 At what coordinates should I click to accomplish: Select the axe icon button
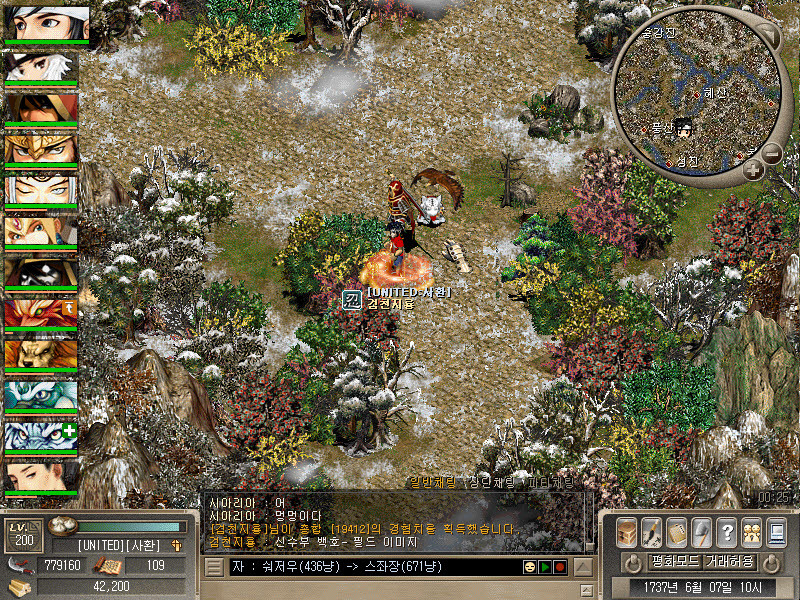coord(701,532)
